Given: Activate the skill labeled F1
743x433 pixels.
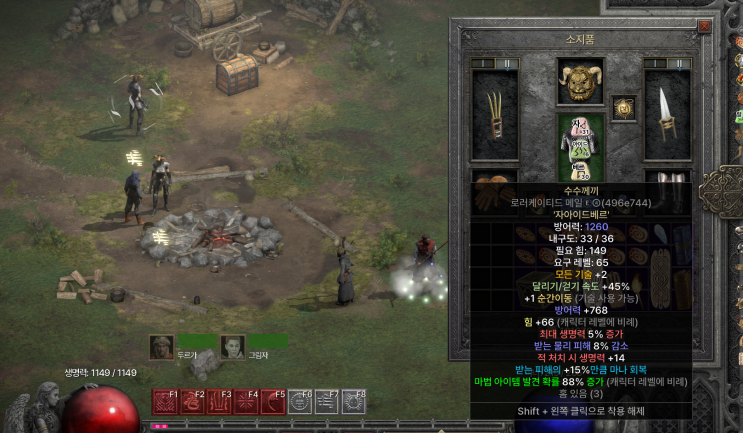Looking at the screenshot, I should [164, 402].
